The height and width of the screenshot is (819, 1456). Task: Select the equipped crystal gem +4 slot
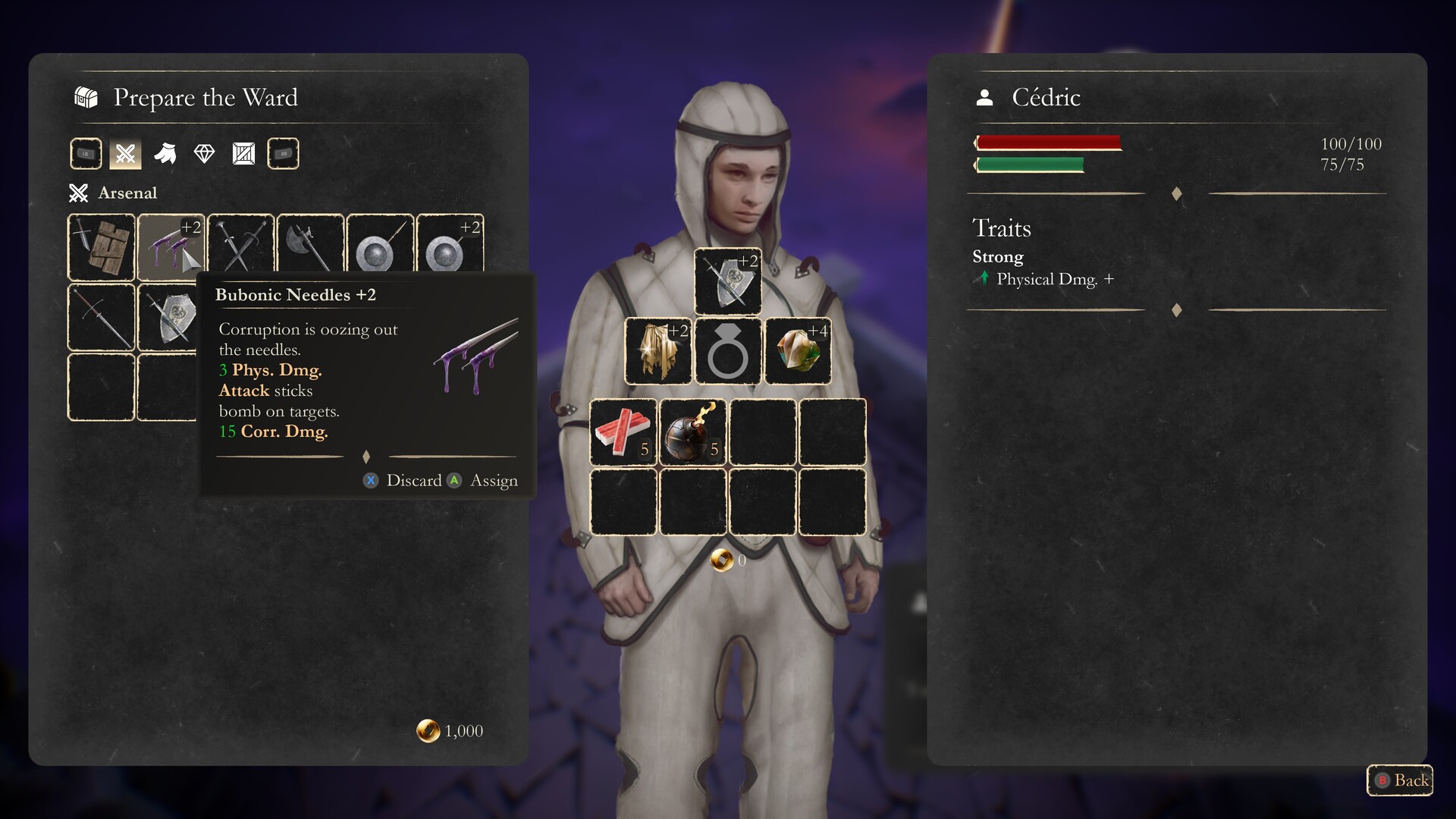click(x=798, y=351)
